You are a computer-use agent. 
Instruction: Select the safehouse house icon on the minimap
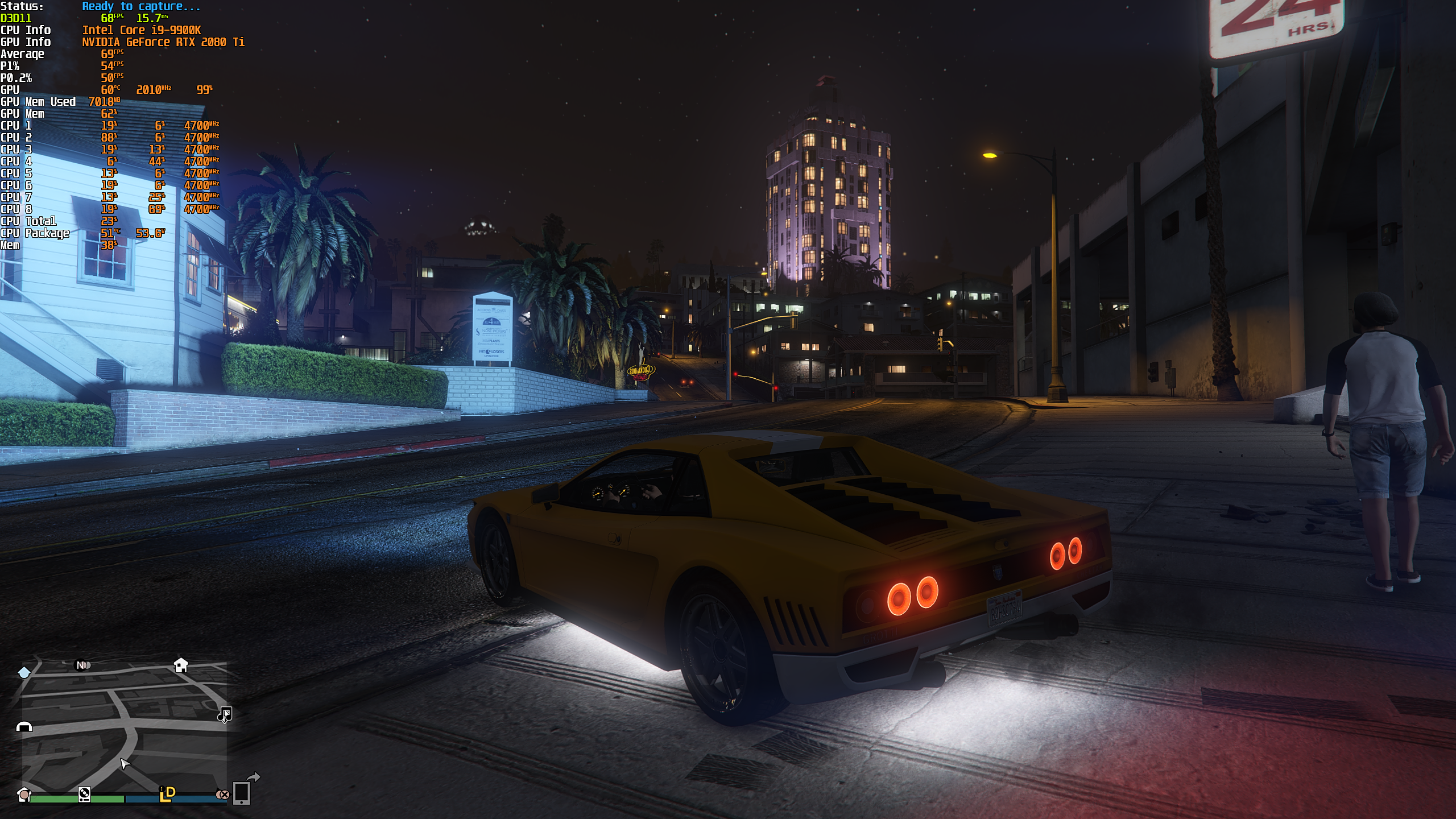(181, 665)
